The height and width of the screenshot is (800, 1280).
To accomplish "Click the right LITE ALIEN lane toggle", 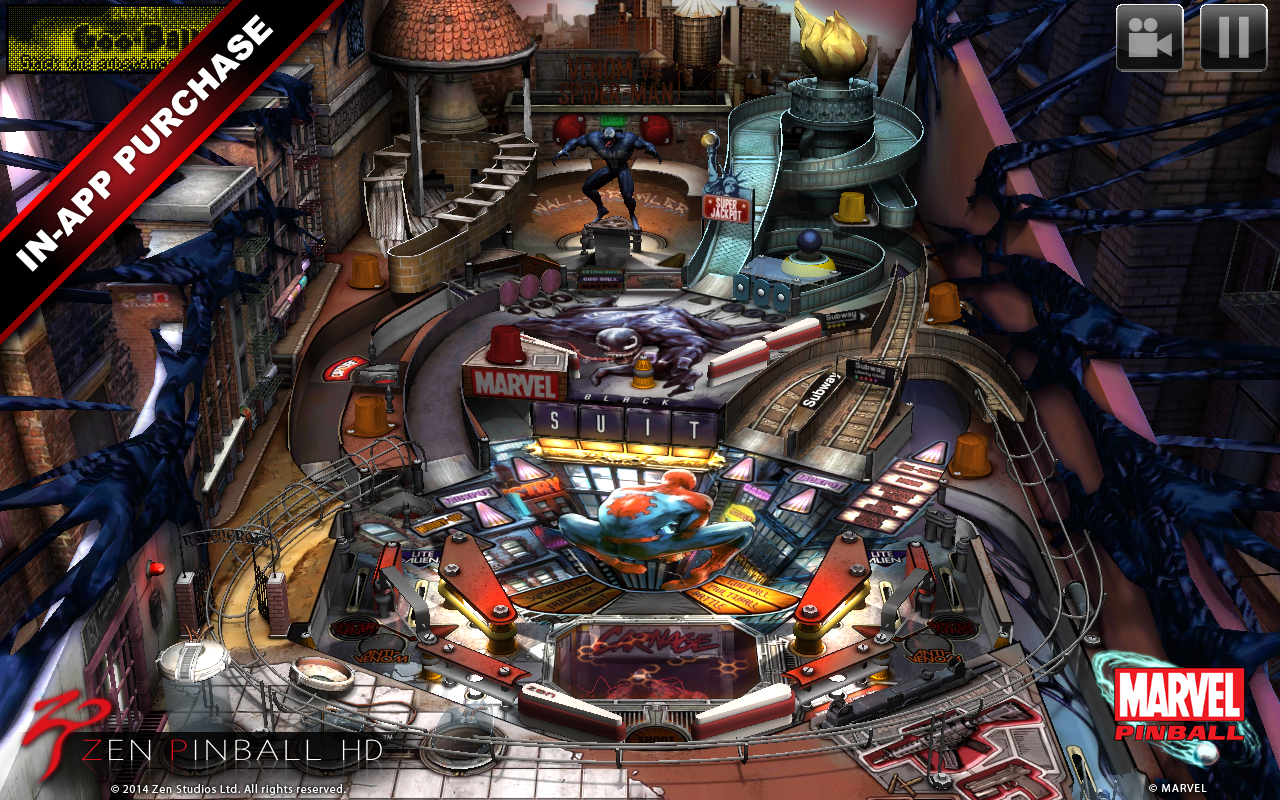I will pyautogui.click(x=886, y=557).
